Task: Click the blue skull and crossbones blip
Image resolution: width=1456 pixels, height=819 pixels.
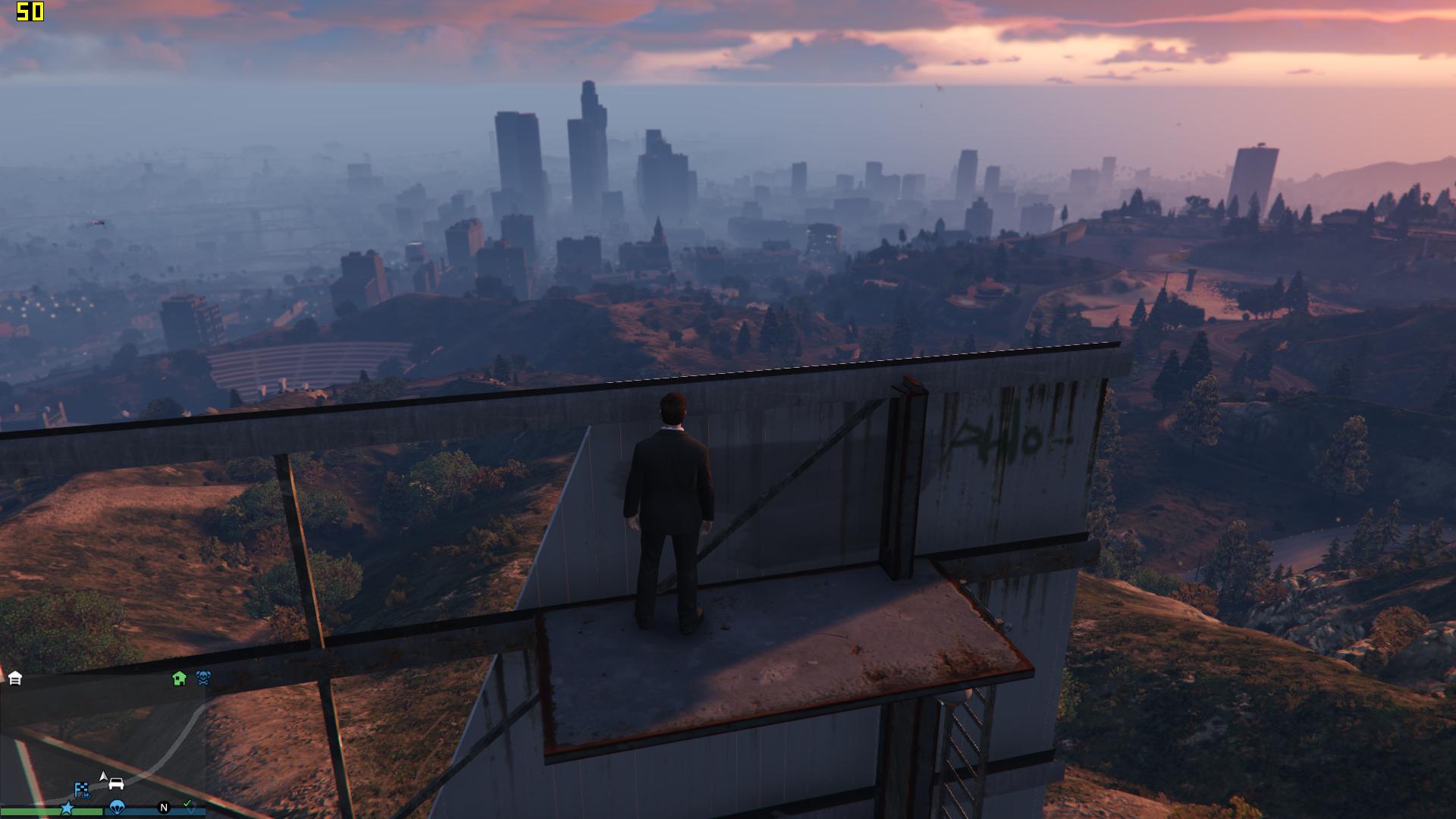Action: [203, 678]
